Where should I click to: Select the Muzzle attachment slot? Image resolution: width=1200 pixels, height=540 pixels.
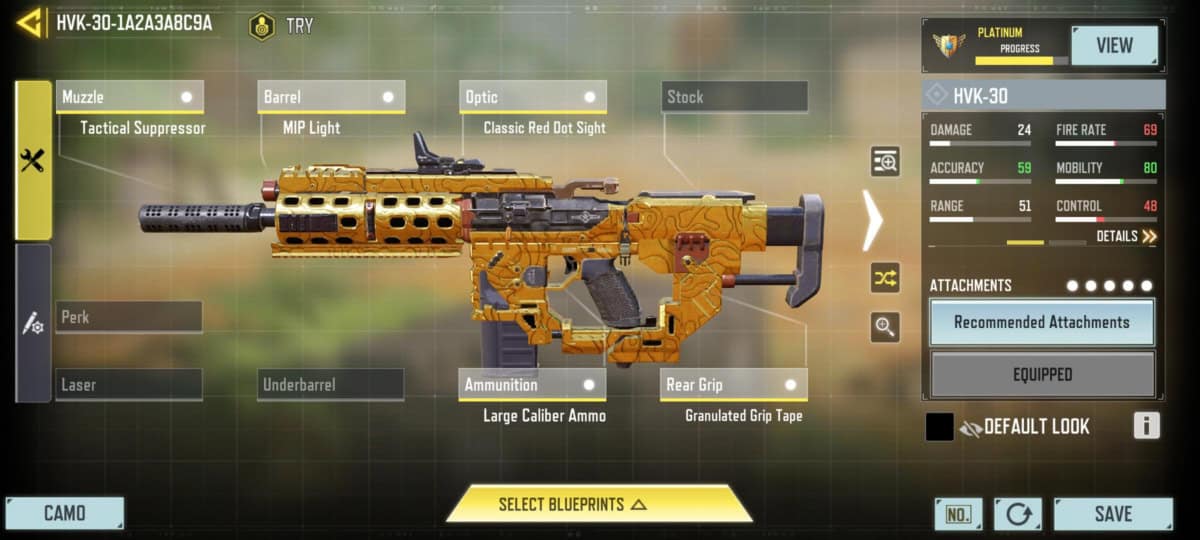click(x=129, y=97)
